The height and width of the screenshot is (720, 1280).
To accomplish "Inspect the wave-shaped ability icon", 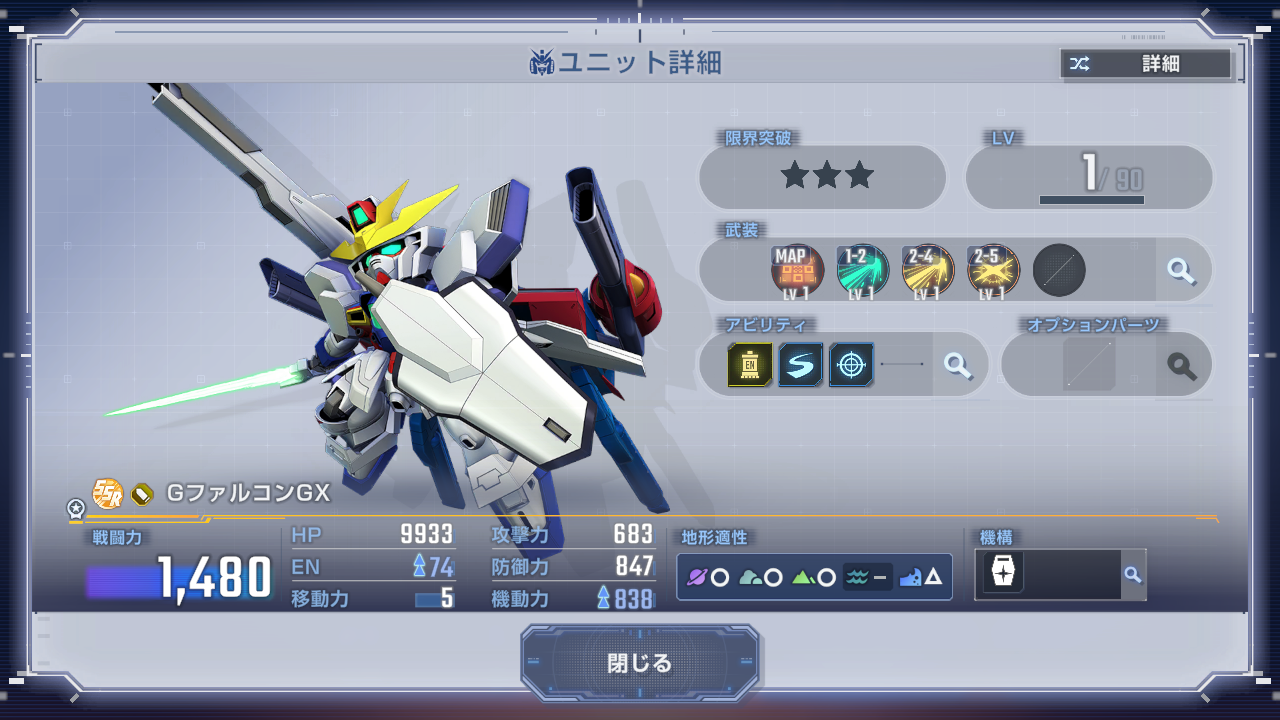I will [800, 365].
